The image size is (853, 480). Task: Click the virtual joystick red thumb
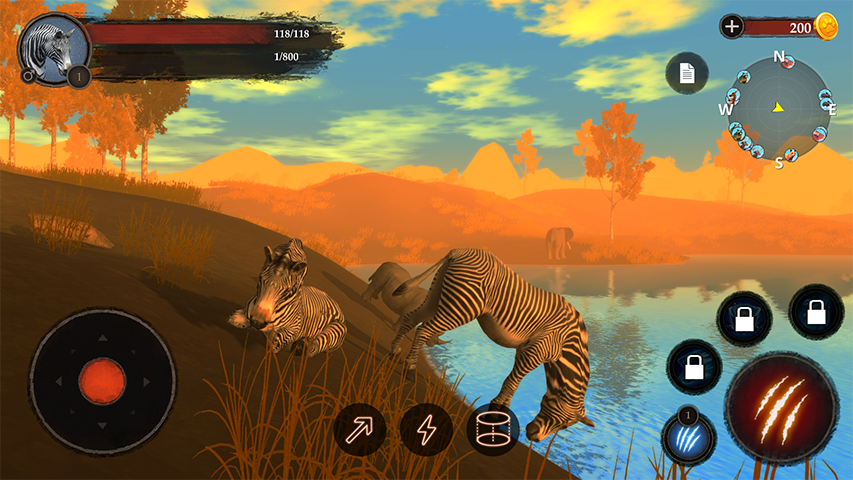coord(102,380)
